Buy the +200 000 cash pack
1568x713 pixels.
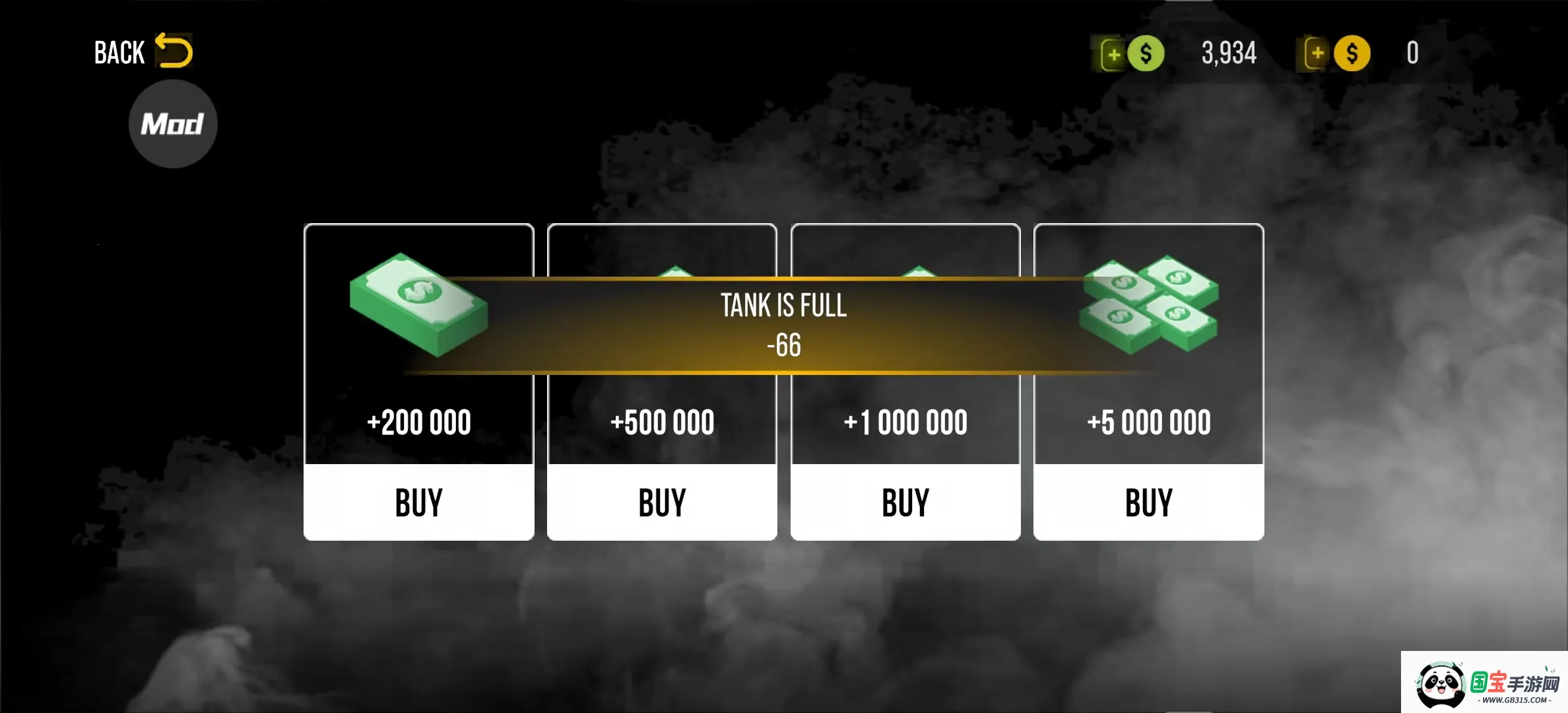pos(419,502)
